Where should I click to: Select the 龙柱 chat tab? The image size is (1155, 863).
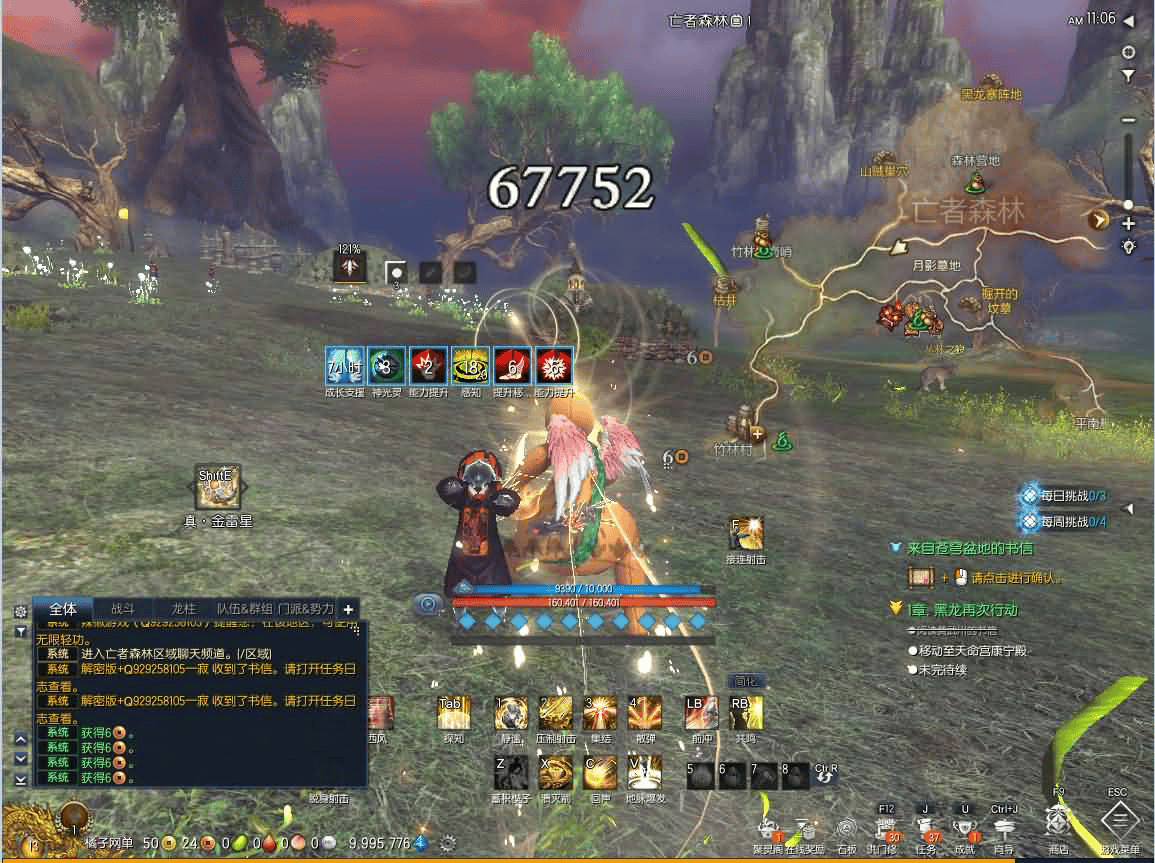pyautogui.click(x=183, y=608)
